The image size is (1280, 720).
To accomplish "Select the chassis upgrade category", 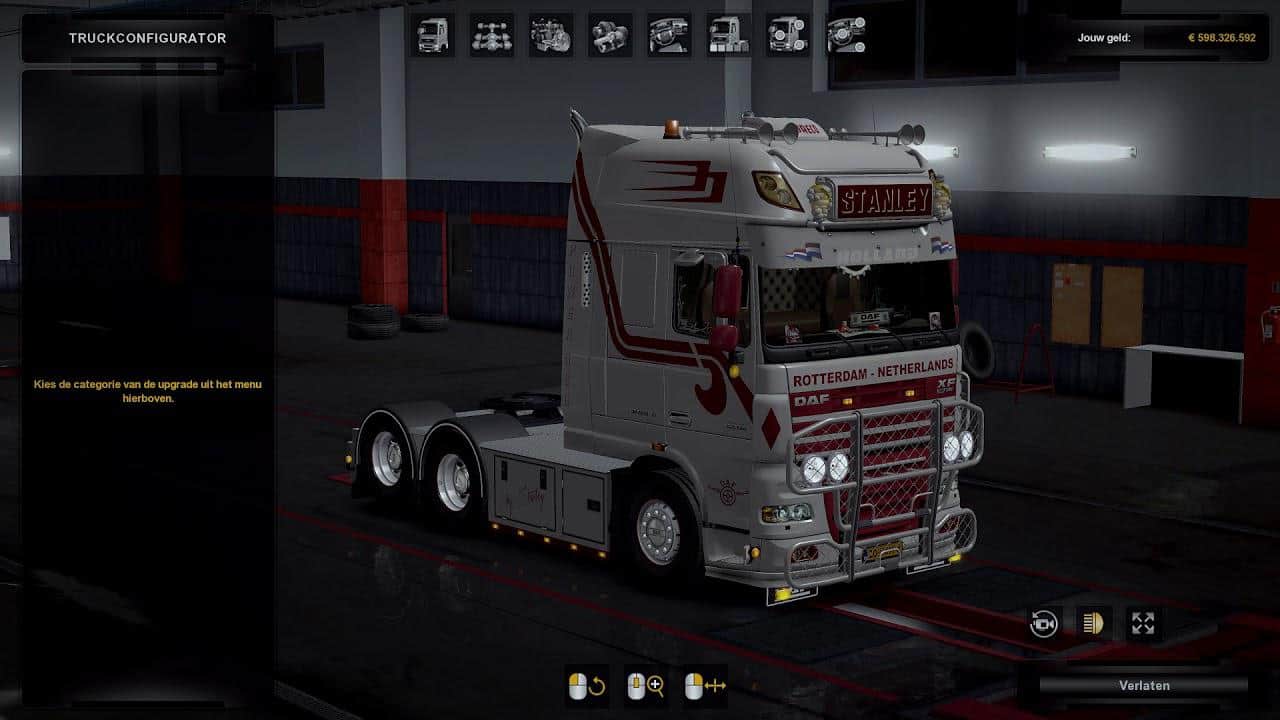I will [491, 35].
